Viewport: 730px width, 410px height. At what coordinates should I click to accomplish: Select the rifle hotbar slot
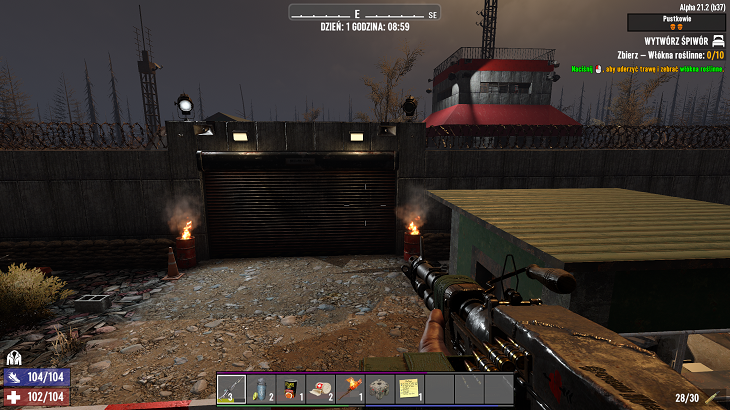[231, 388]
